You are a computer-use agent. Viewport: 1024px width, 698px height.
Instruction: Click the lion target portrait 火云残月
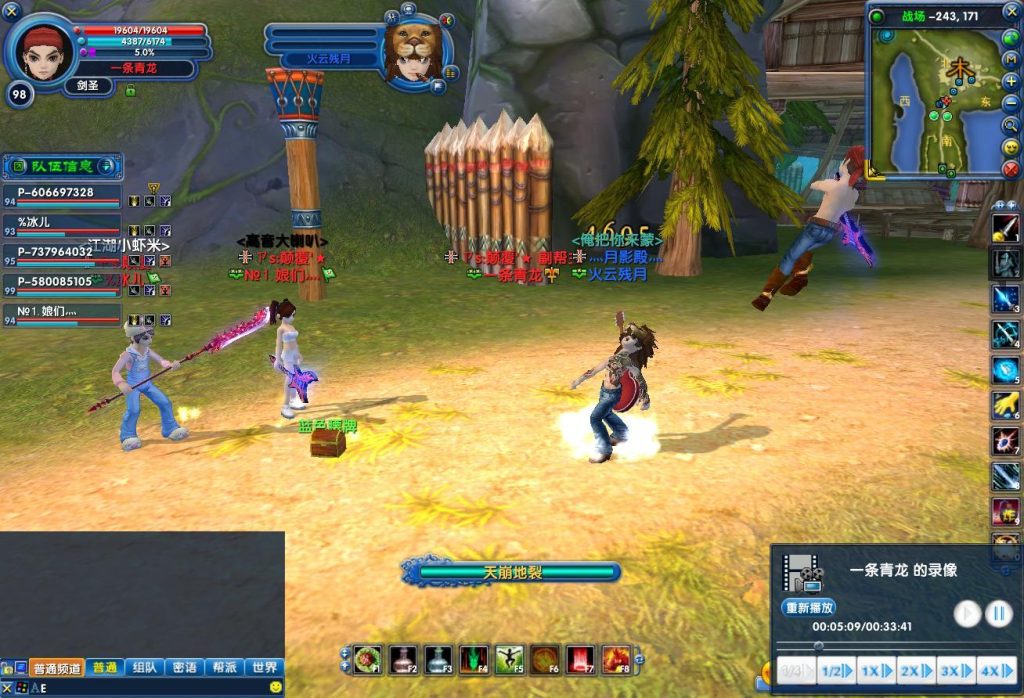(x=413, y=50)
